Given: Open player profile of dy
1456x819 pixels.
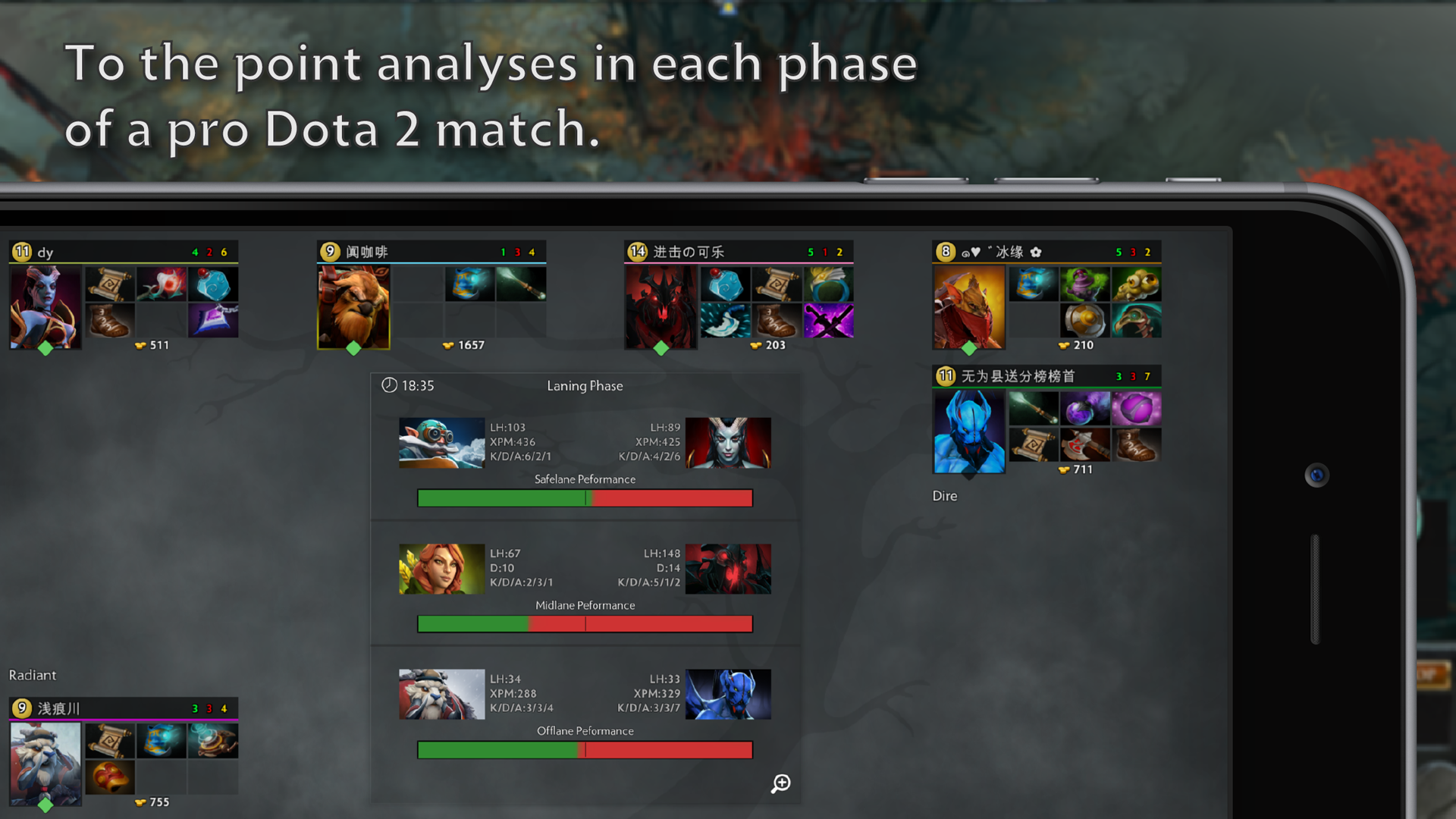Looking at the screenshot, I should tap(45, 252).
